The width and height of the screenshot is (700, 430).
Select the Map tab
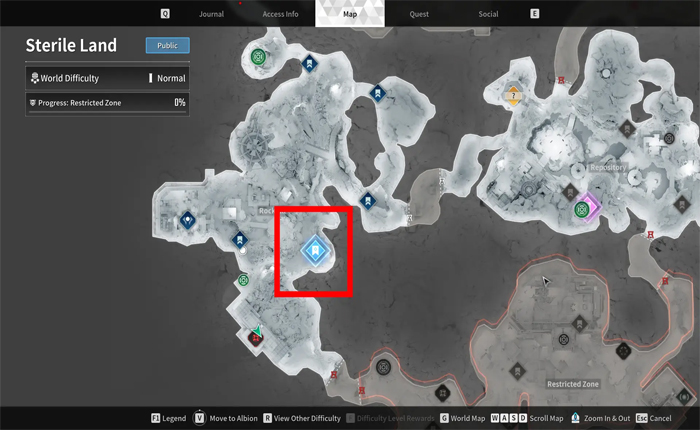click(349, 14)
